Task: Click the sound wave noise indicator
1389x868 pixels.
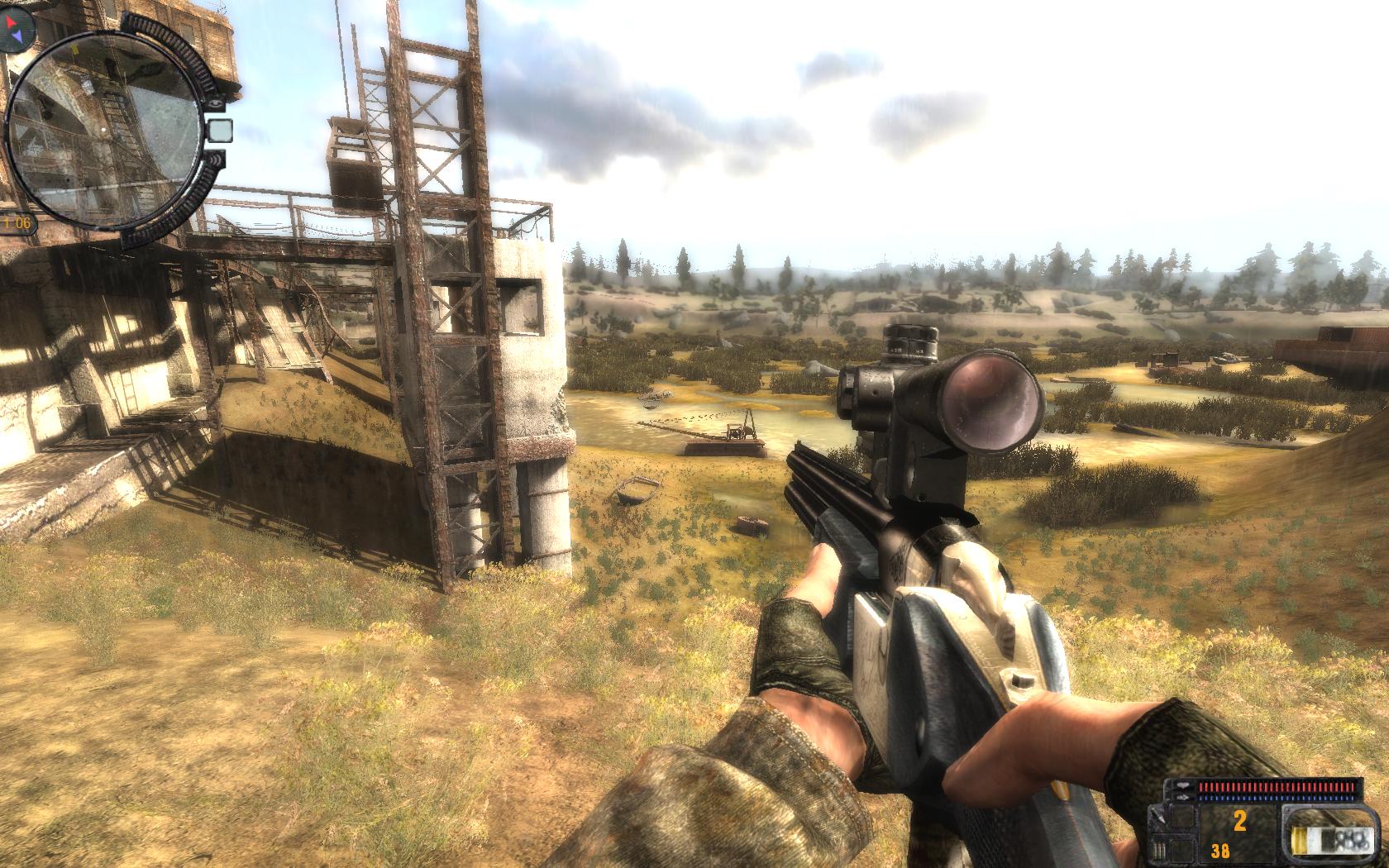Action: coord(216,158)
